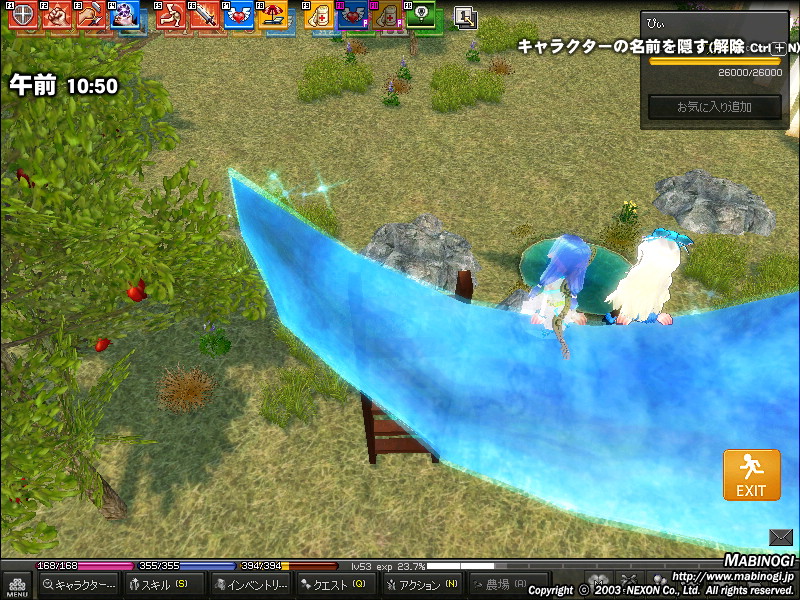This screenshot has height=600, width=800.
Task: Activate the F2 fist smash skill
Action: (x=56, y=15)
